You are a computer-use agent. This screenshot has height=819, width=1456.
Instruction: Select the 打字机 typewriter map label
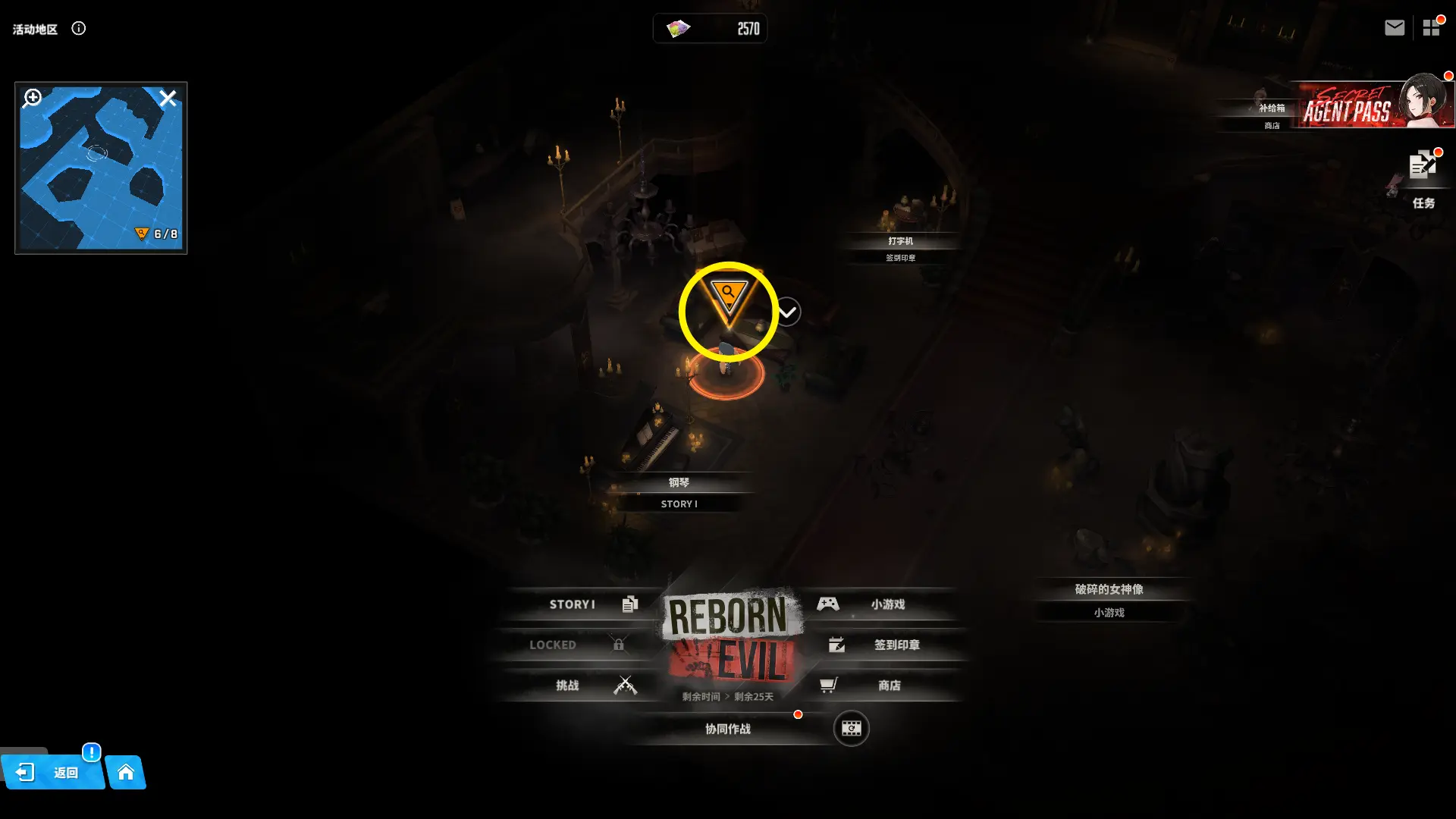pos(900,241)
